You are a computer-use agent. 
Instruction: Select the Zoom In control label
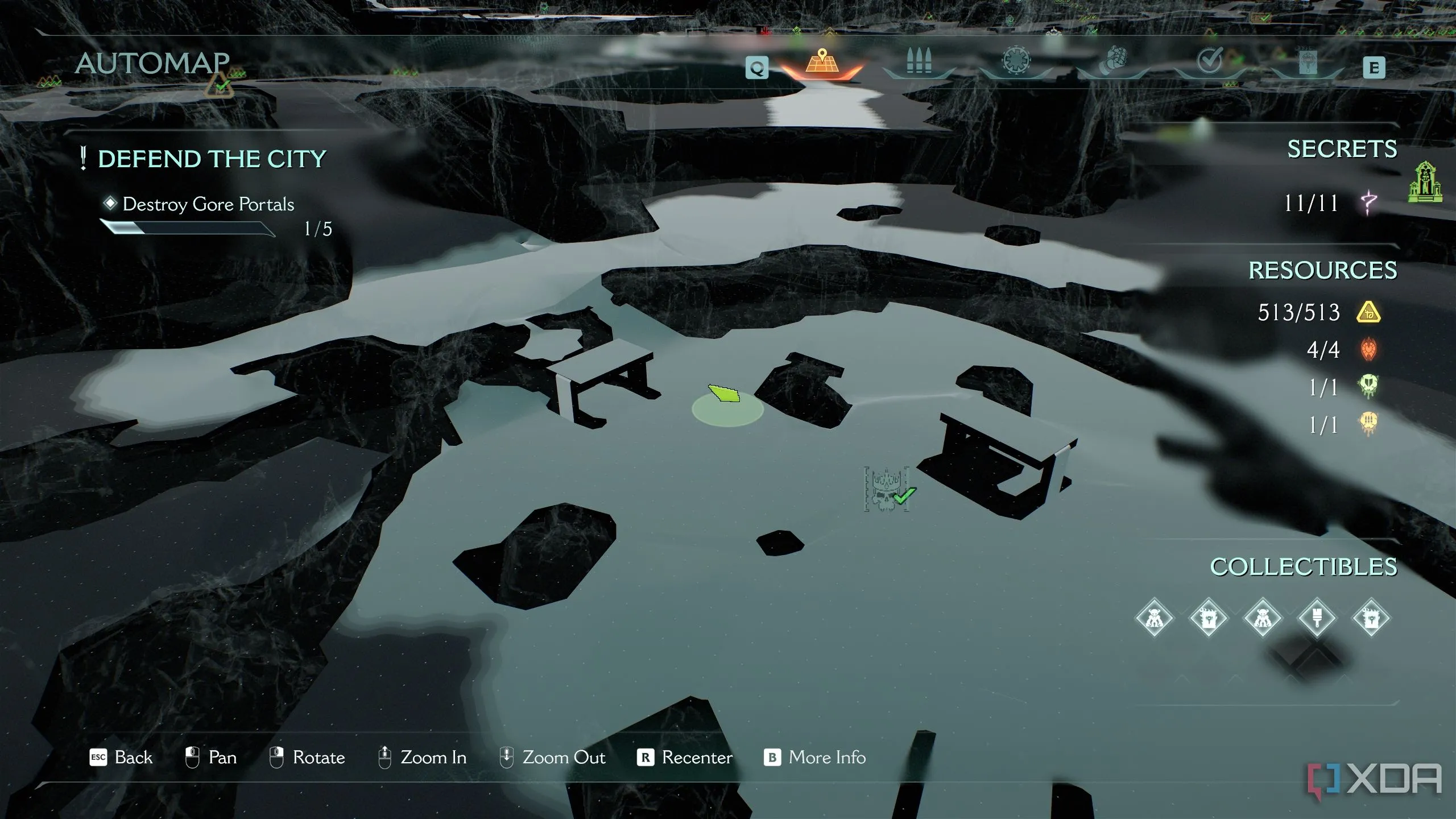pyautogui.click(x=433, y=758)
